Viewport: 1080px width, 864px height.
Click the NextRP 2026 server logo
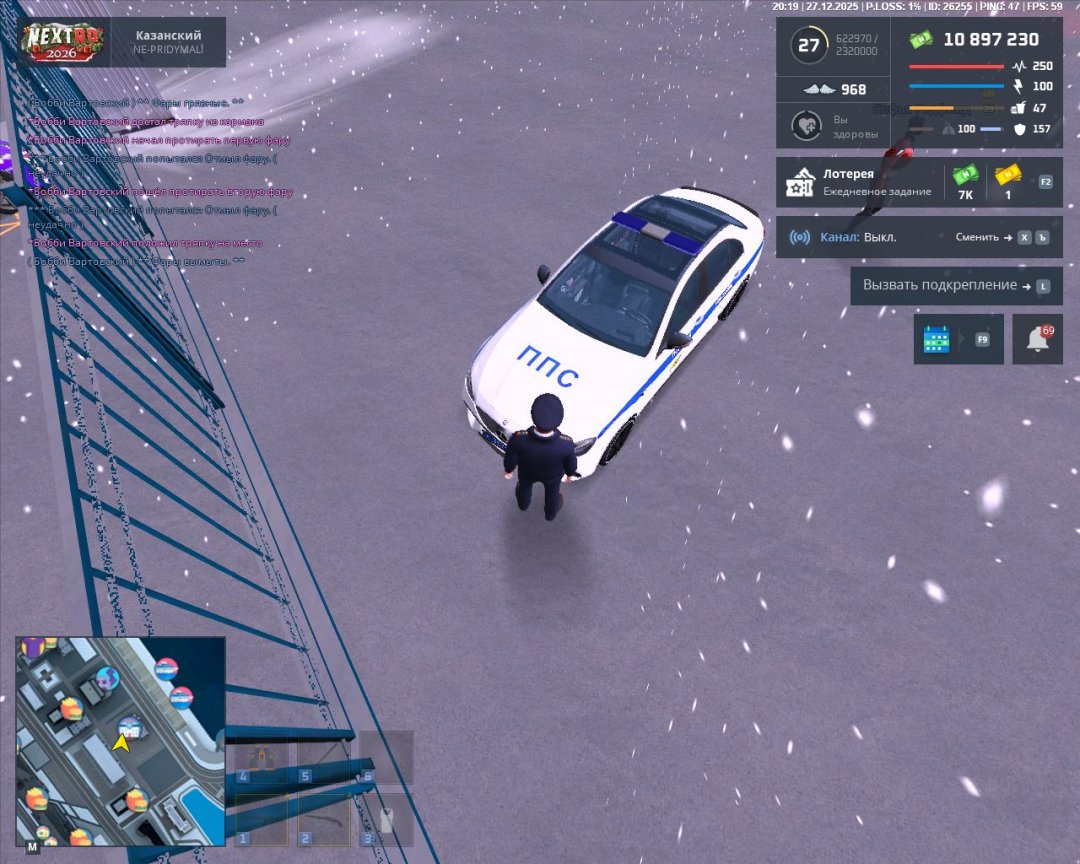[x=64, y=42]
